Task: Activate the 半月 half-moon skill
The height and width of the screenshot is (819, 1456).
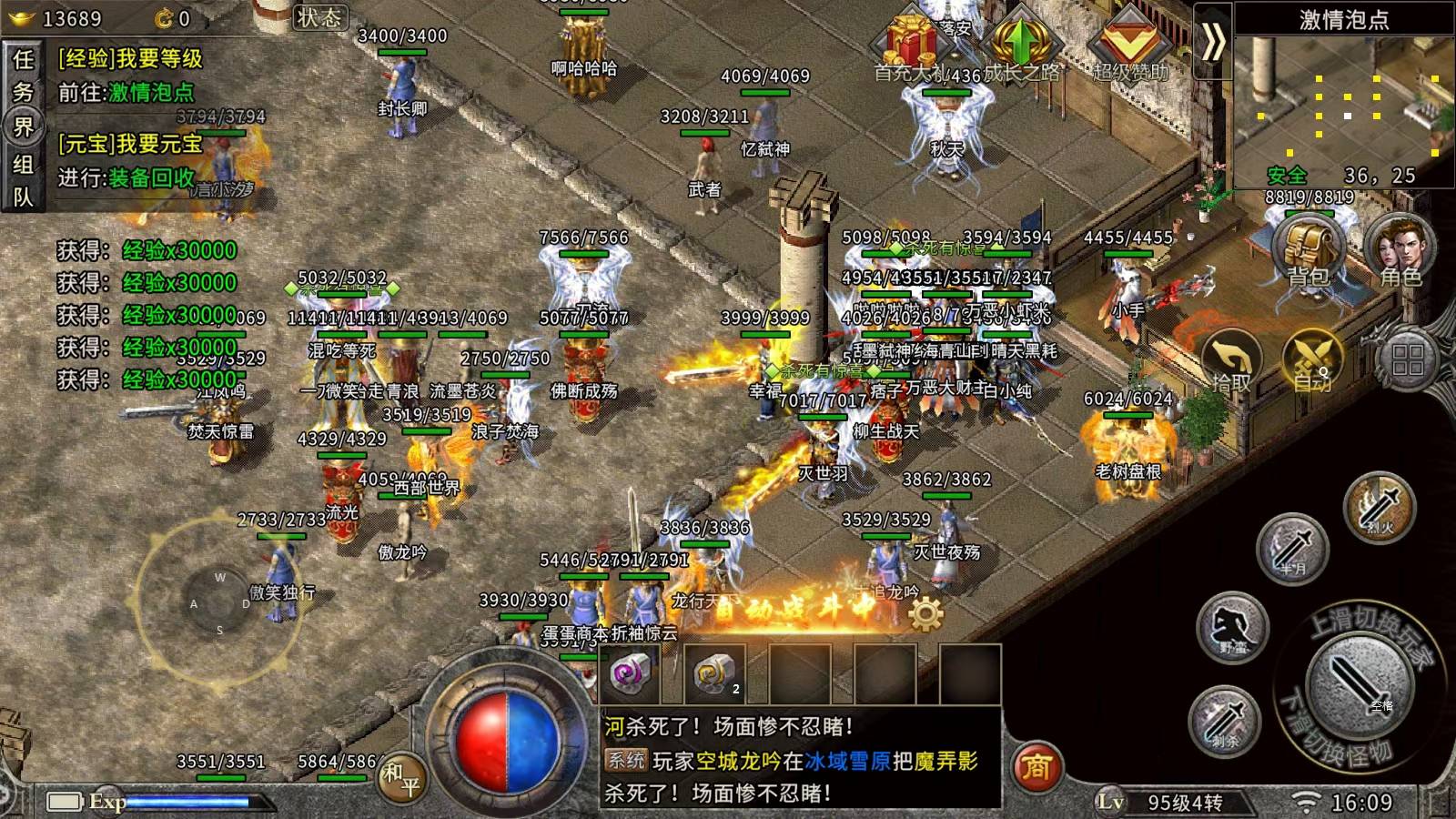Action: pos(1292,547)
